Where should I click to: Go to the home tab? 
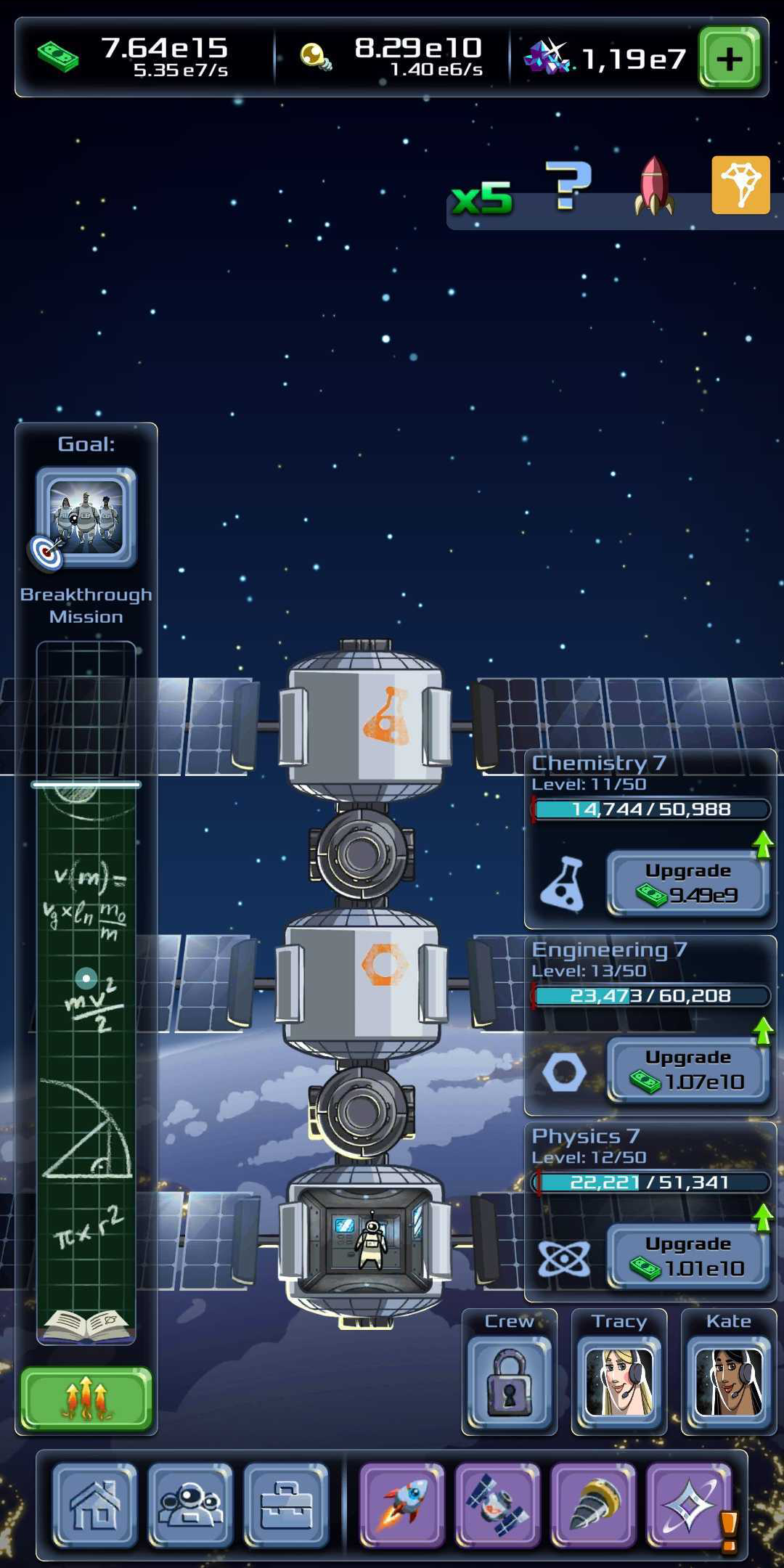click(x=95, y=1505)
